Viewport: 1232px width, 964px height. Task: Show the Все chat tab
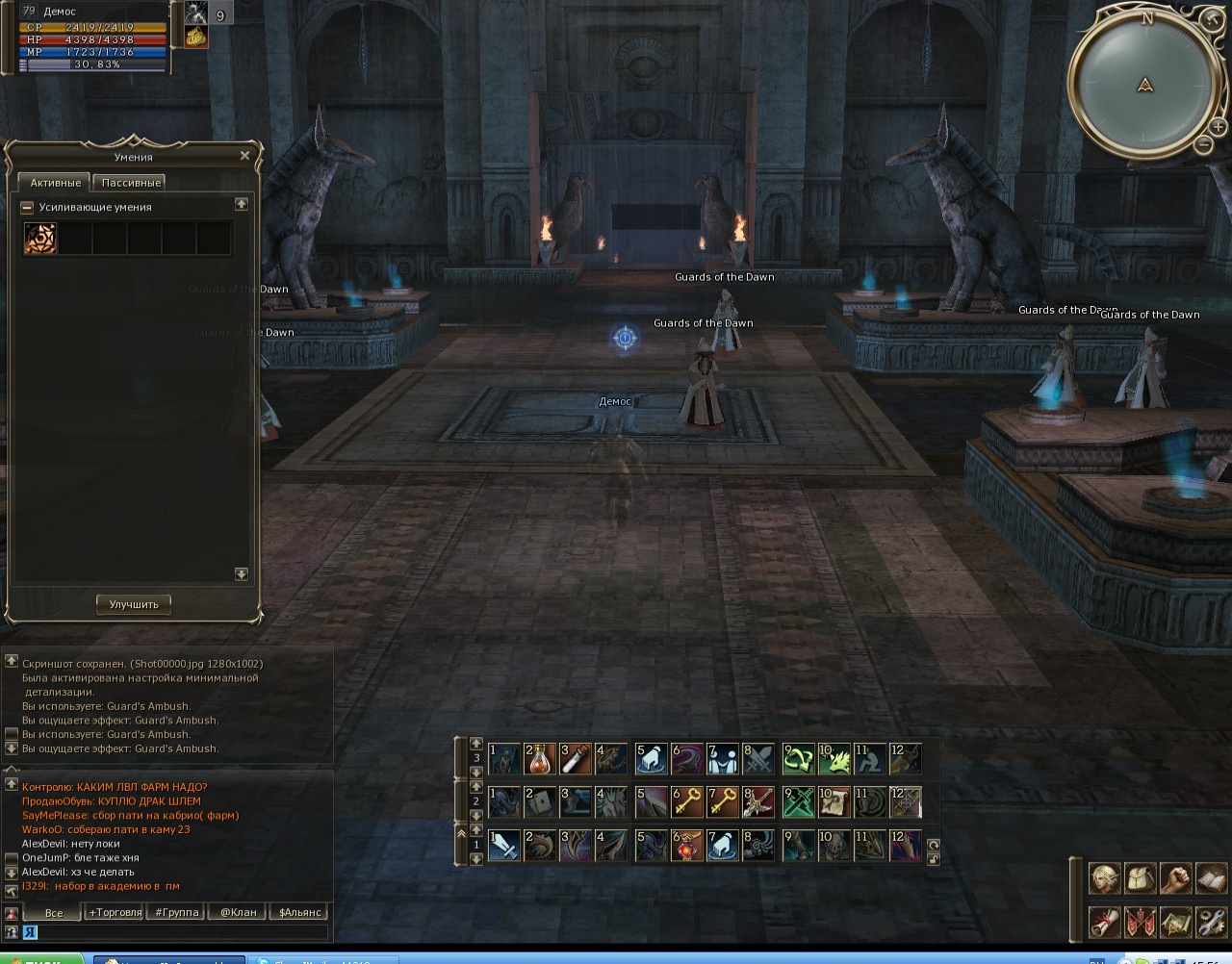54,912
